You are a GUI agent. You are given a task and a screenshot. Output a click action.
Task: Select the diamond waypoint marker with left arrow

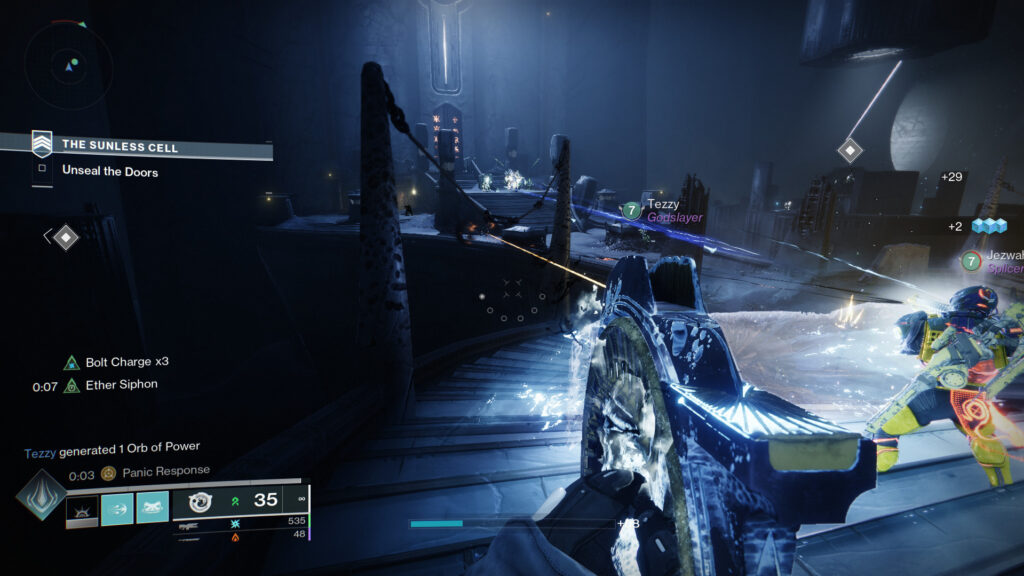(65, 237)
